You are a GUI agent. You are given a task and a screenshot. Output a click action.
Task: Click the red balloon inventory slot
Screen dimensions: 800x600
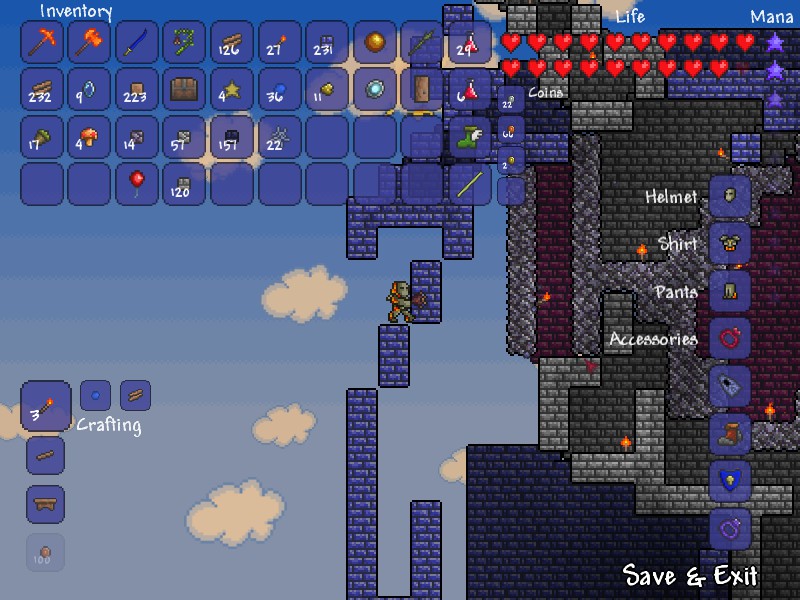click(137, 184)
